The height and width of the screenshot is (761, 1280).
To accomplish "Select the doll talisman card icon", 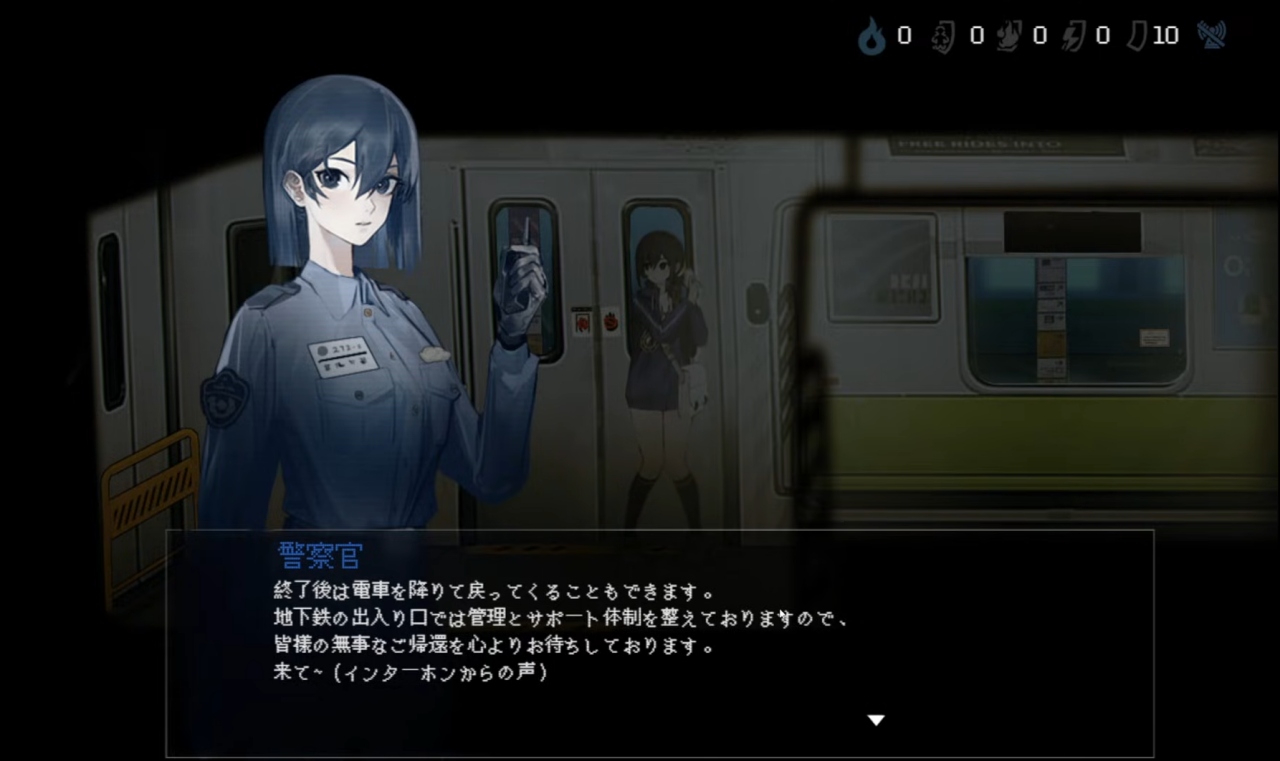I will pos(943,38).
